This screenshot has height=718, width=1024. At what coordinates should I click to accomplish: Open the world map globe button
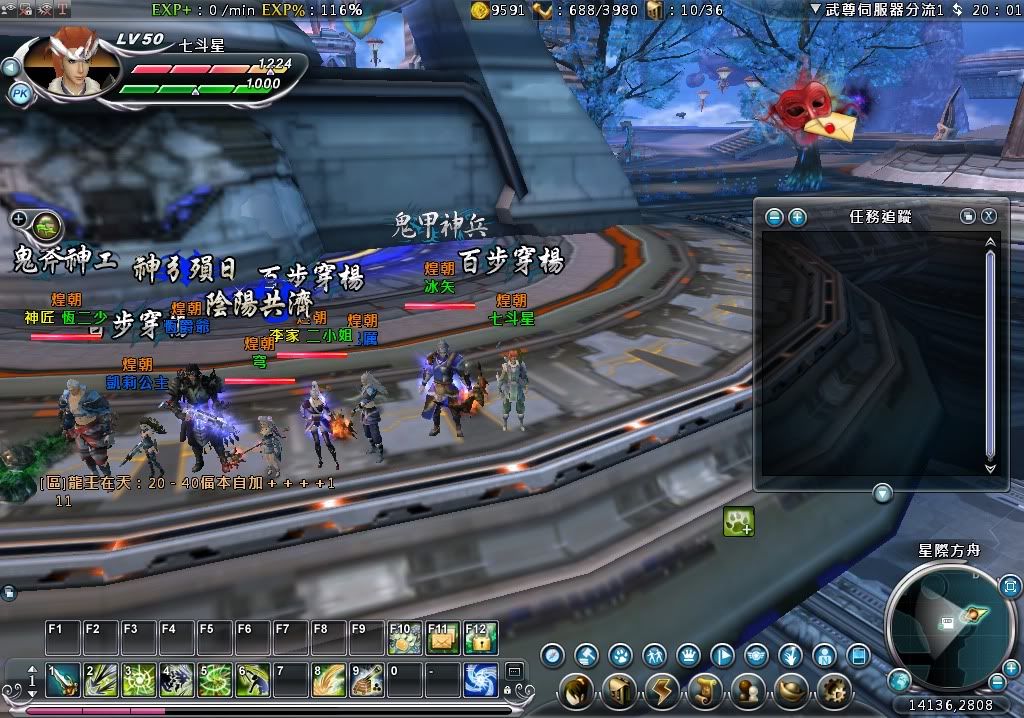coord(898,680)
